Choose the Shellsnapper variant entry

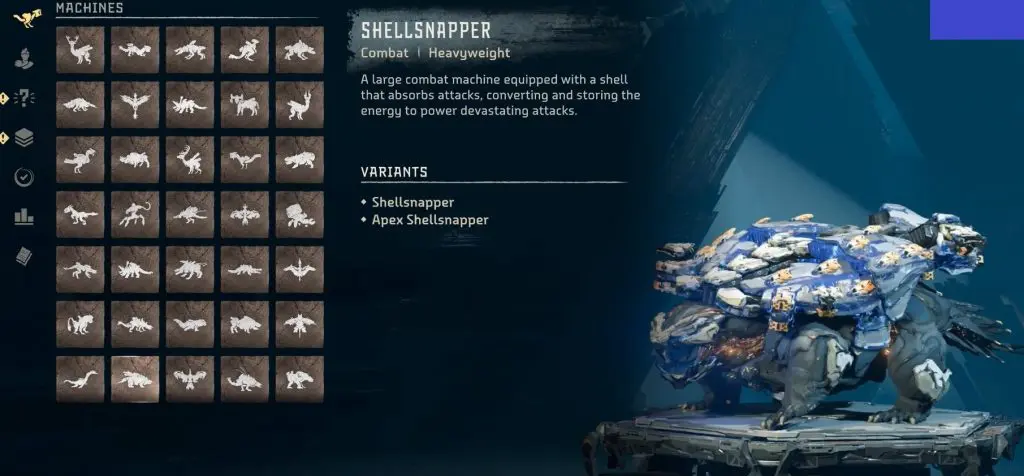[412, 202]
